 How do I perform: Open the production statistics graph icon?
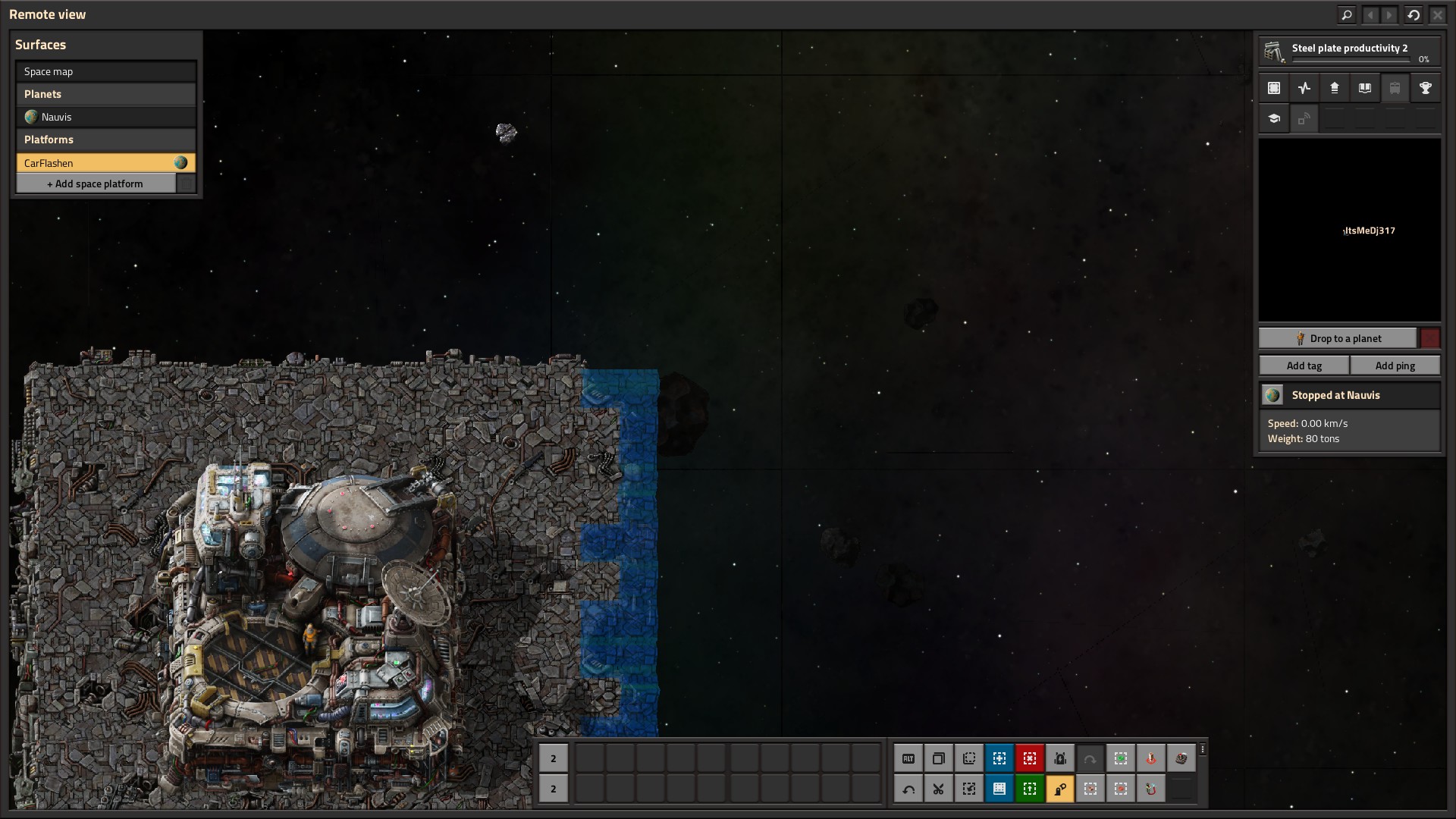coord(1304,88)
